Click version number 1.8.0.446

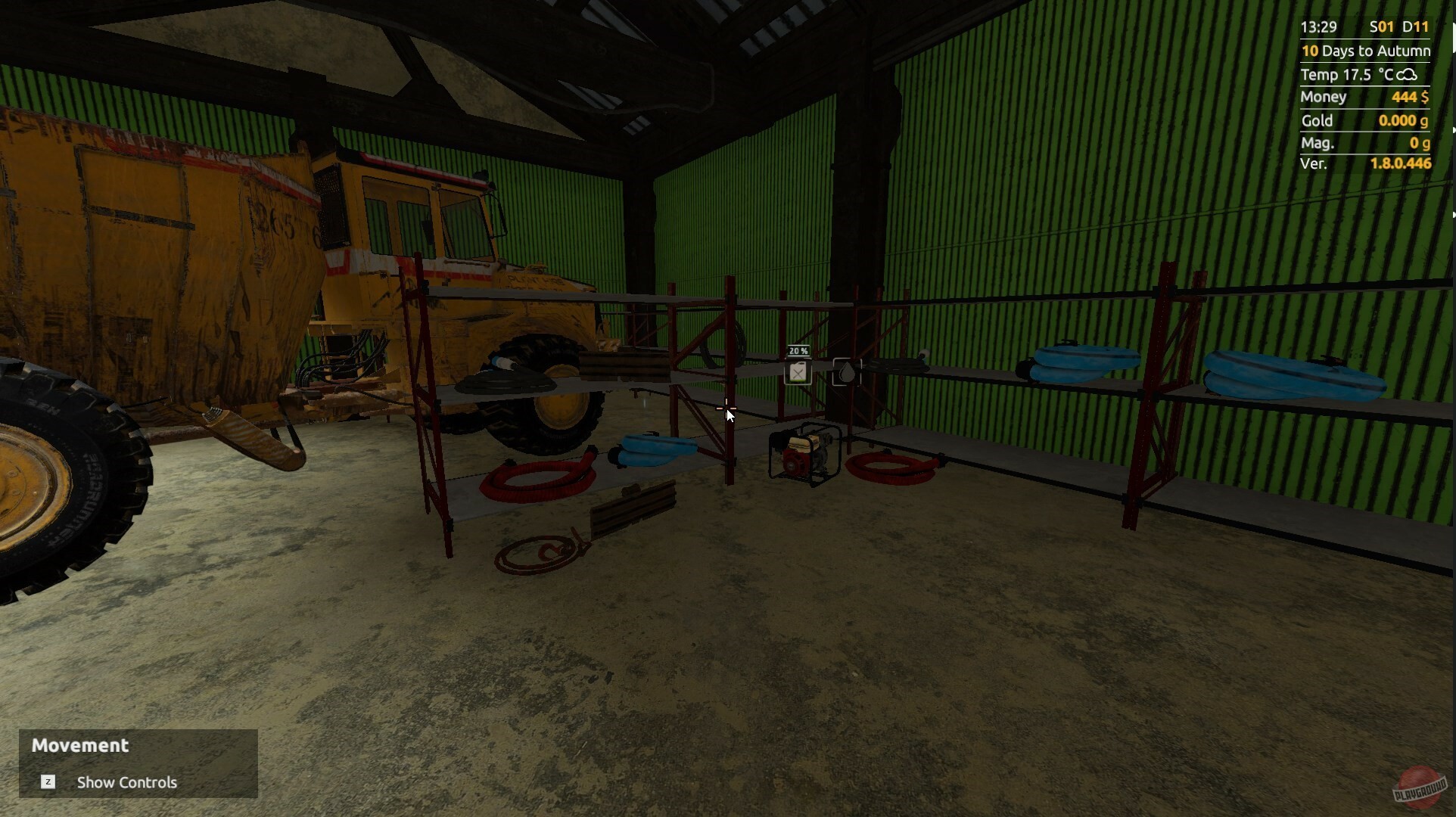pyautogui.click(x=1399, y=164)
